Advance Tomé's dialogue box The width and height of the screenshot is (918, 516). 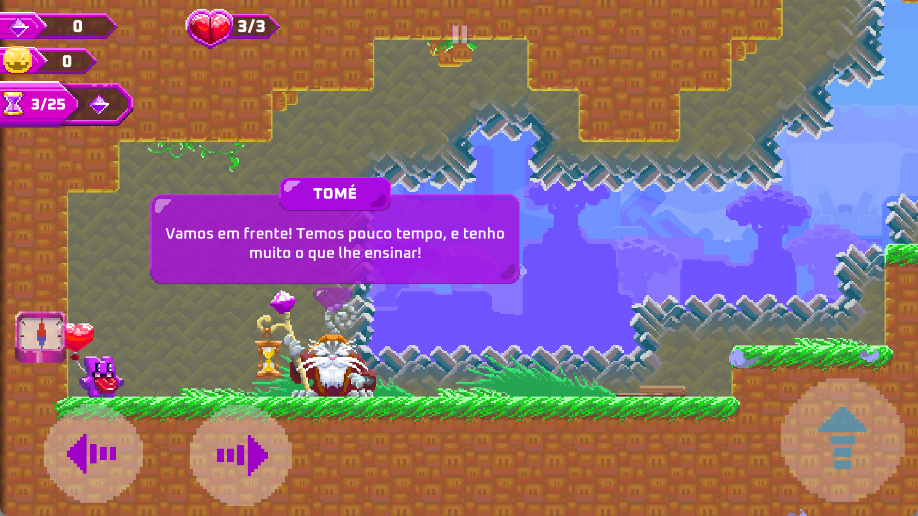coord(335,240)
